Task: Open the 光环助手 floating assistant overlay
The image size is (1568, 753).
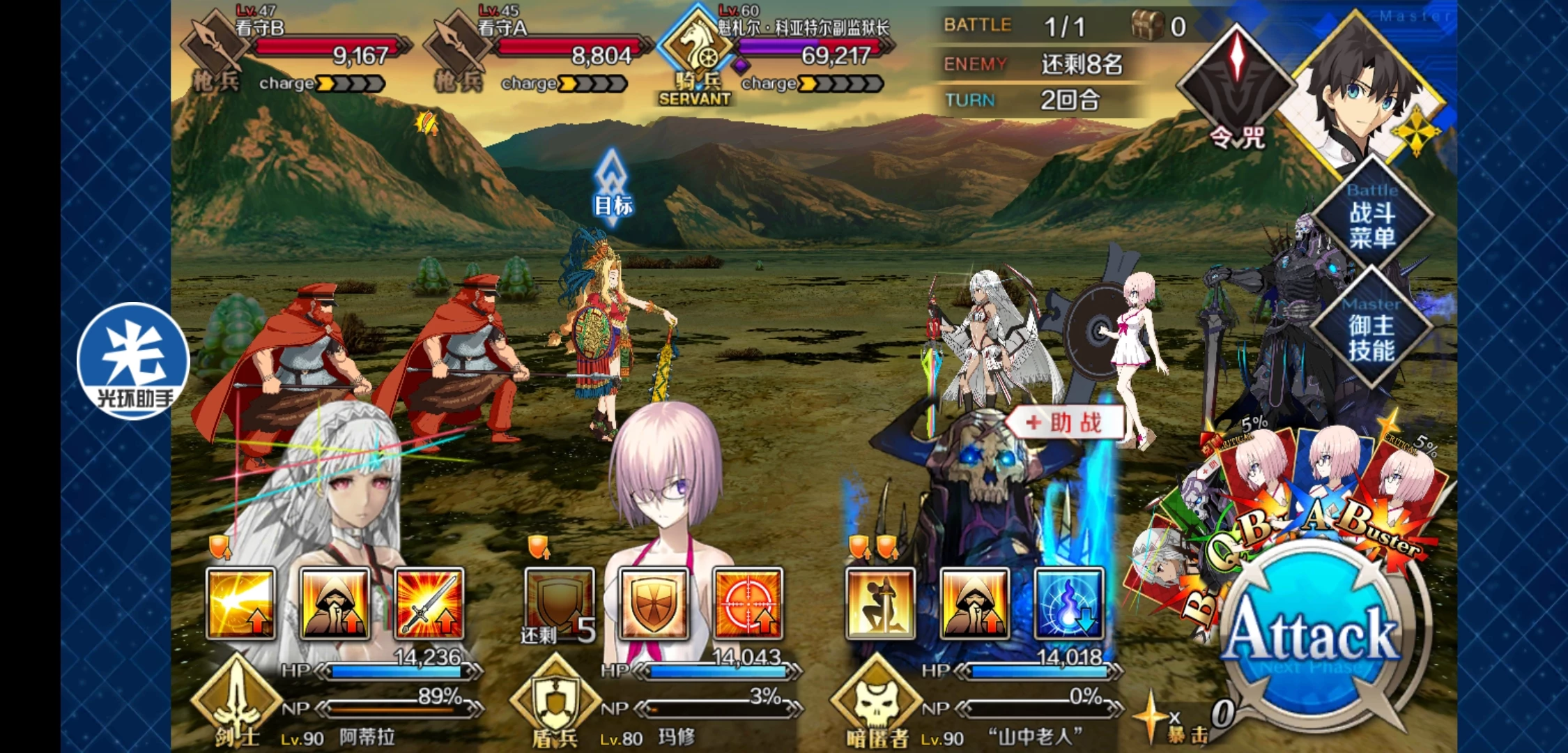Action: coord(133,360)
